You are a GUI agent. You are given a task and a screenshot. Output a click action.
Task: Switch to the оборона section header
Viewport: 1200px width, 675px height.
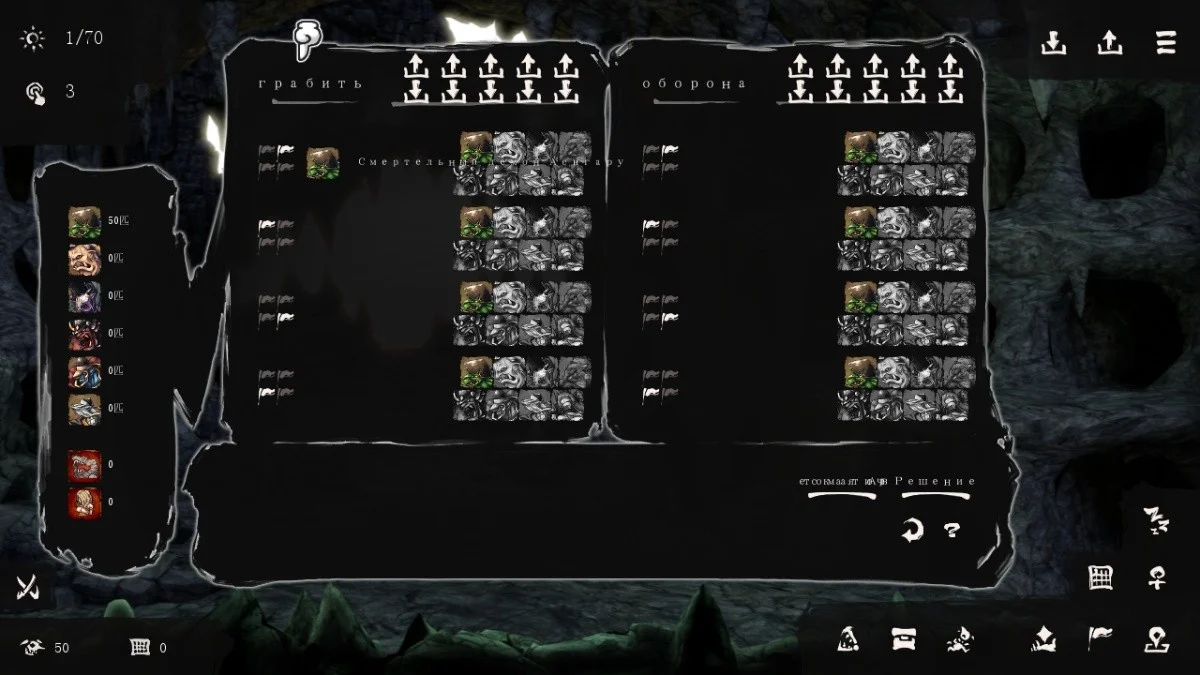coord(694,84)
